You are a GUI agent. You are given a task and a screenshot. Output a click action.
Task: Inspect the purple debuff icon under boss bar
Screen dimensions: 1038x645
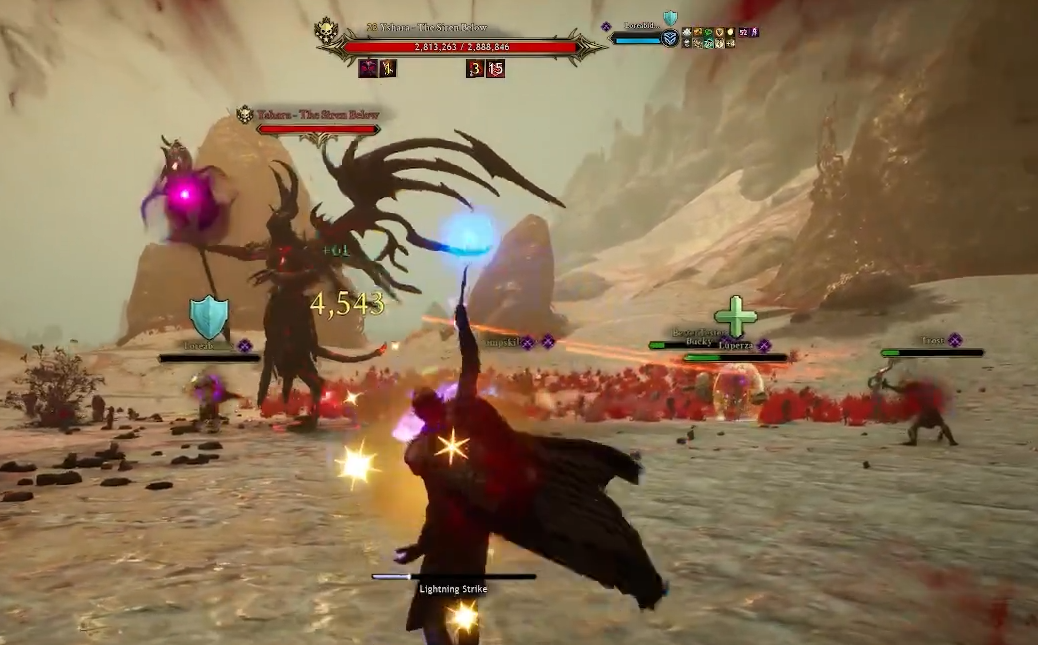[368, 68]
